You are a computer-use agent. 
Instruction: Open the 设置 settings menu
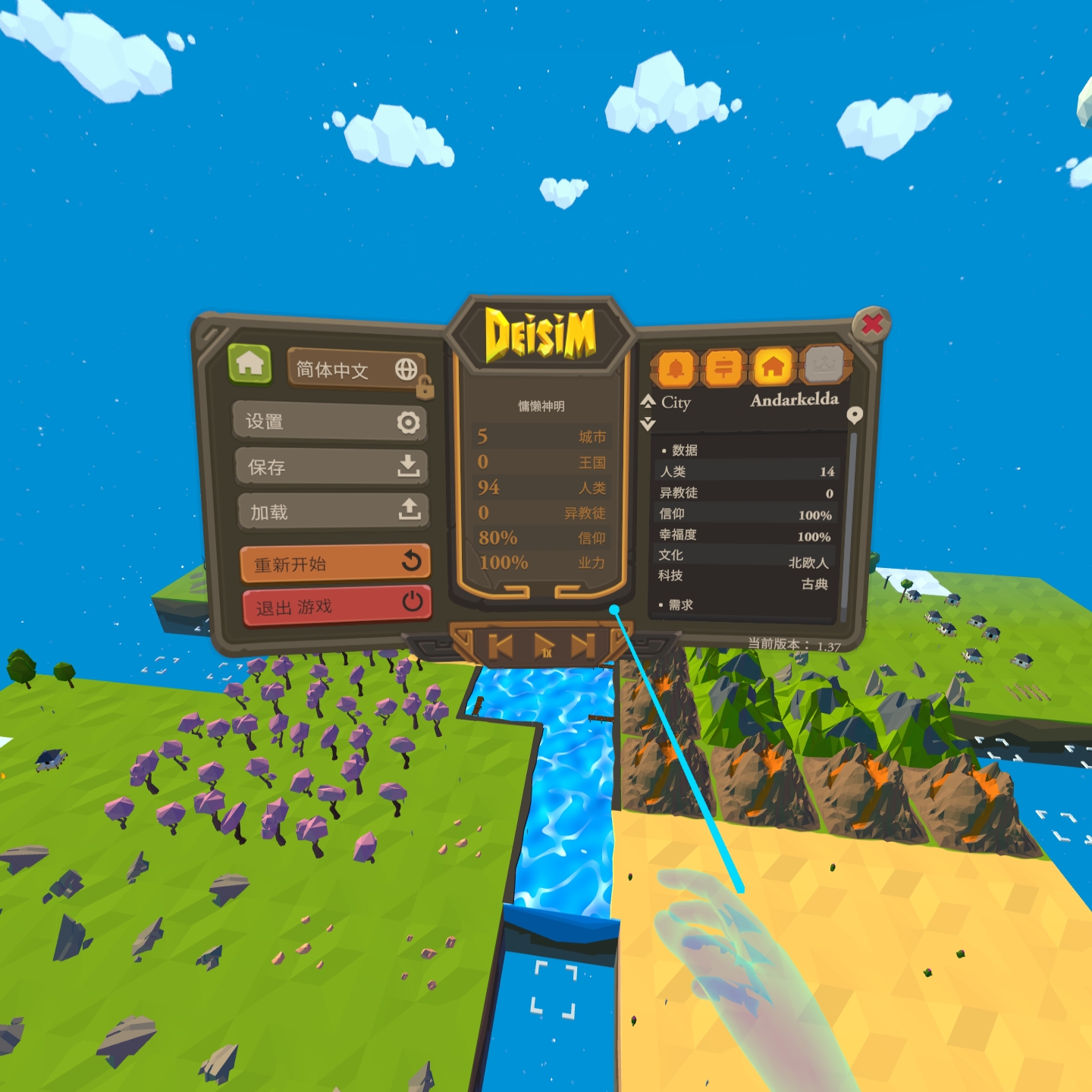tap(331, 422)
